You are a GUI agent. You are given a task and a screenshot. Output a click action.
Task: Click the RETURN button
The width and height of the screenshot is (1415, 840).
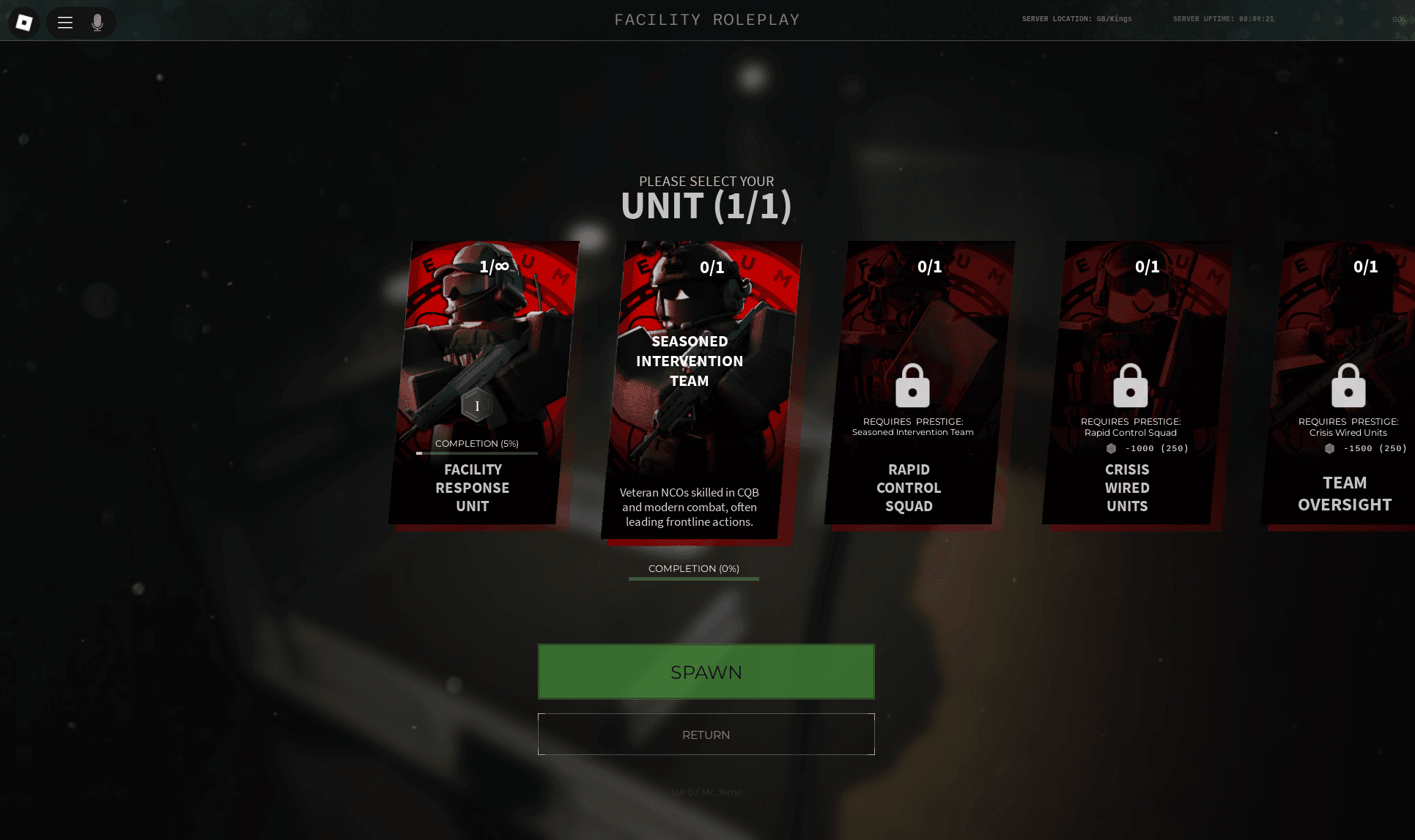(x=706, y=734)
